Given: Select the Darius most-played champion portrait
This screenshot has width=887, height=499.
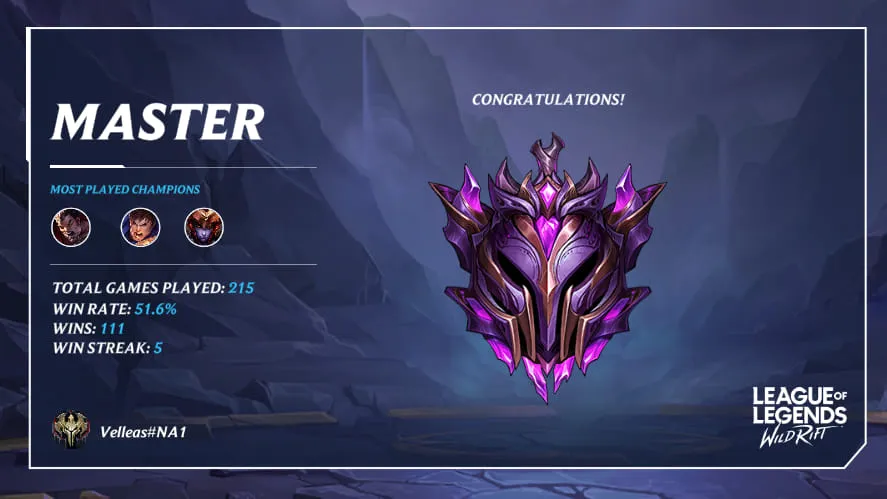Looking at the screenshot, I should [71, 227].
